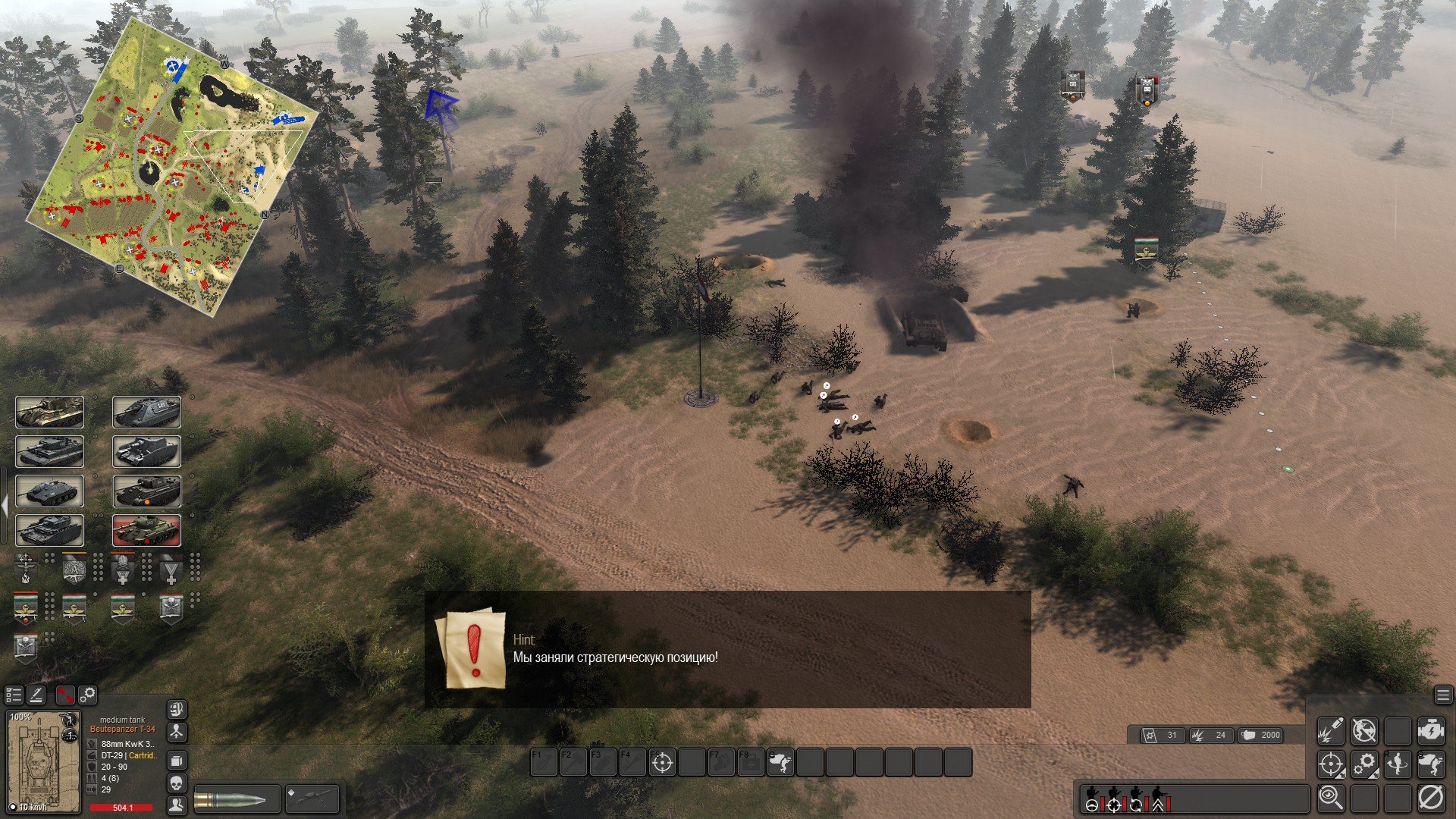Open the gear settings button near unit panel
Screen dimensions: 1456x819
click(x=88, y=695)
